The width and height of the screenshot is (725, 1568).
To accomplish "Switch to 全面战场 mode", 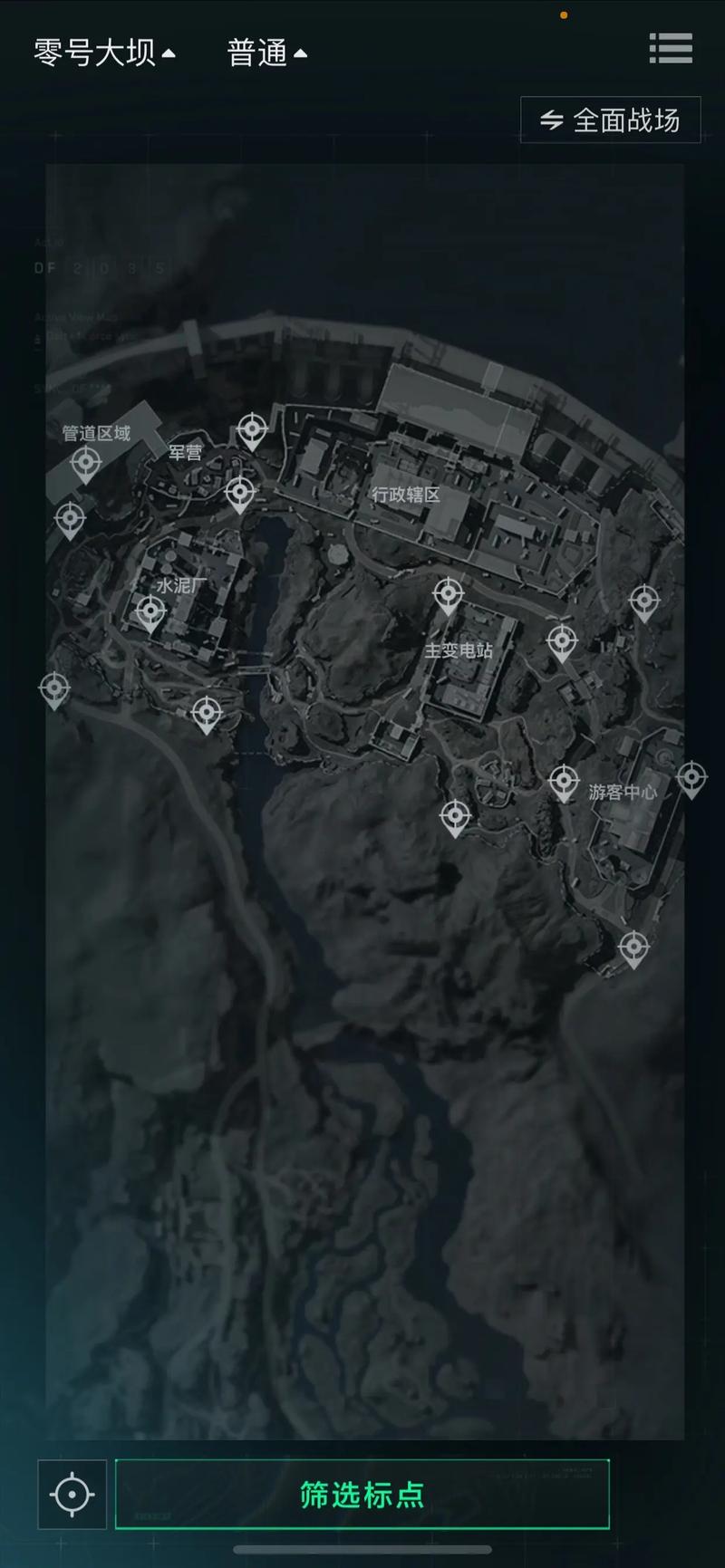I will point(611,120).
